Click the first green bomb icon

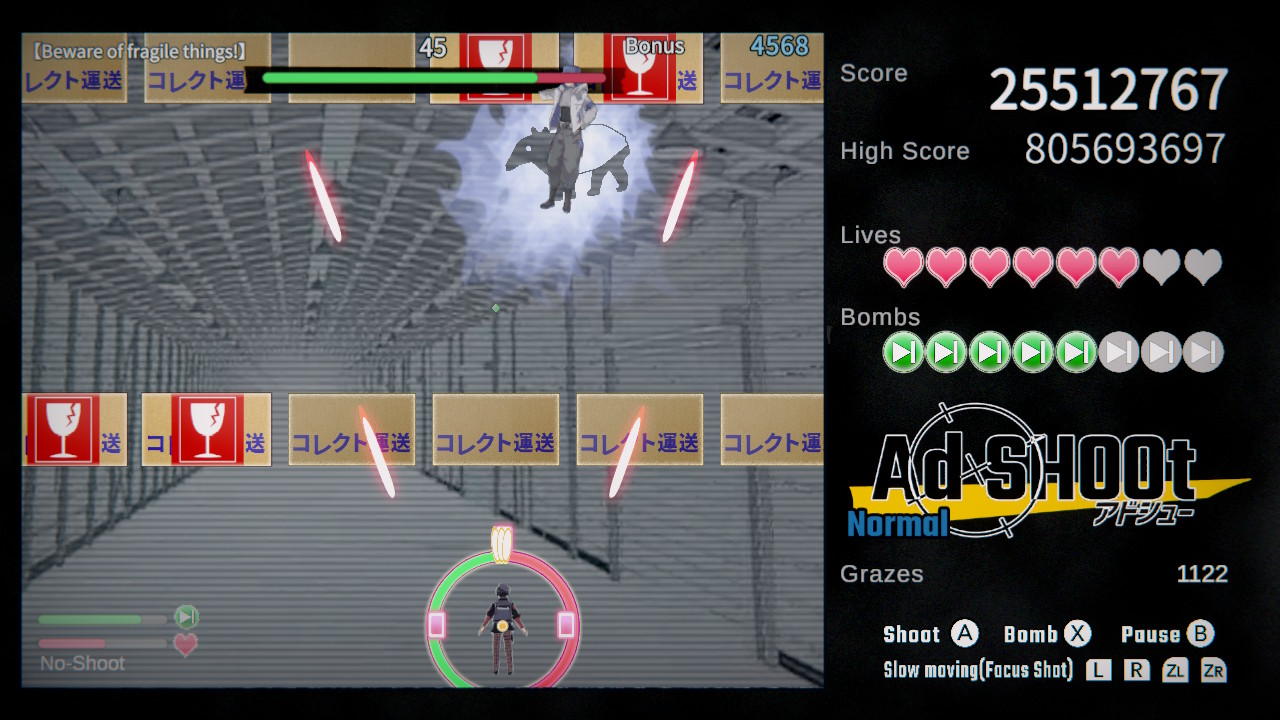(902, 352)
